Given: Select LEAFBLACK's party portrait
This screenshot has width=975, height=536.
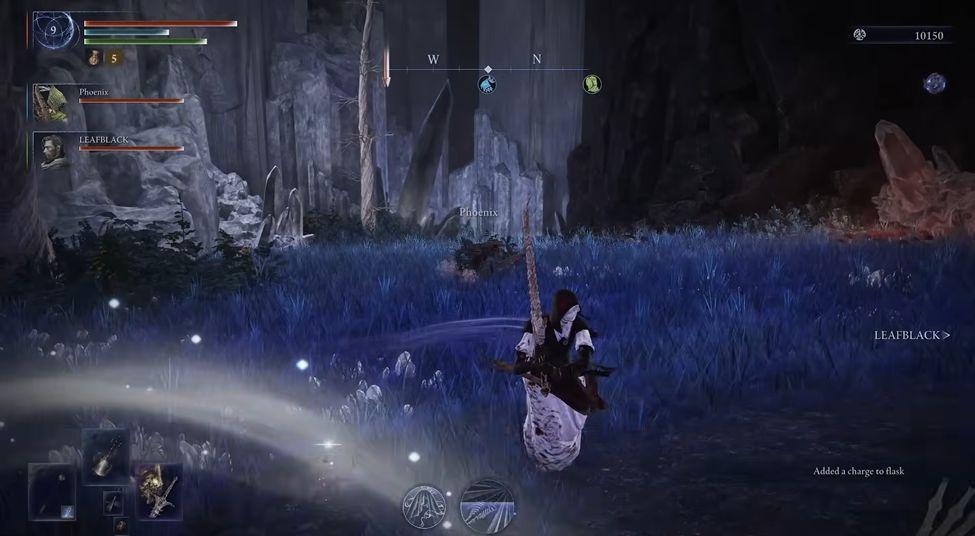Looking at the screenshot, I should [55, 150].
